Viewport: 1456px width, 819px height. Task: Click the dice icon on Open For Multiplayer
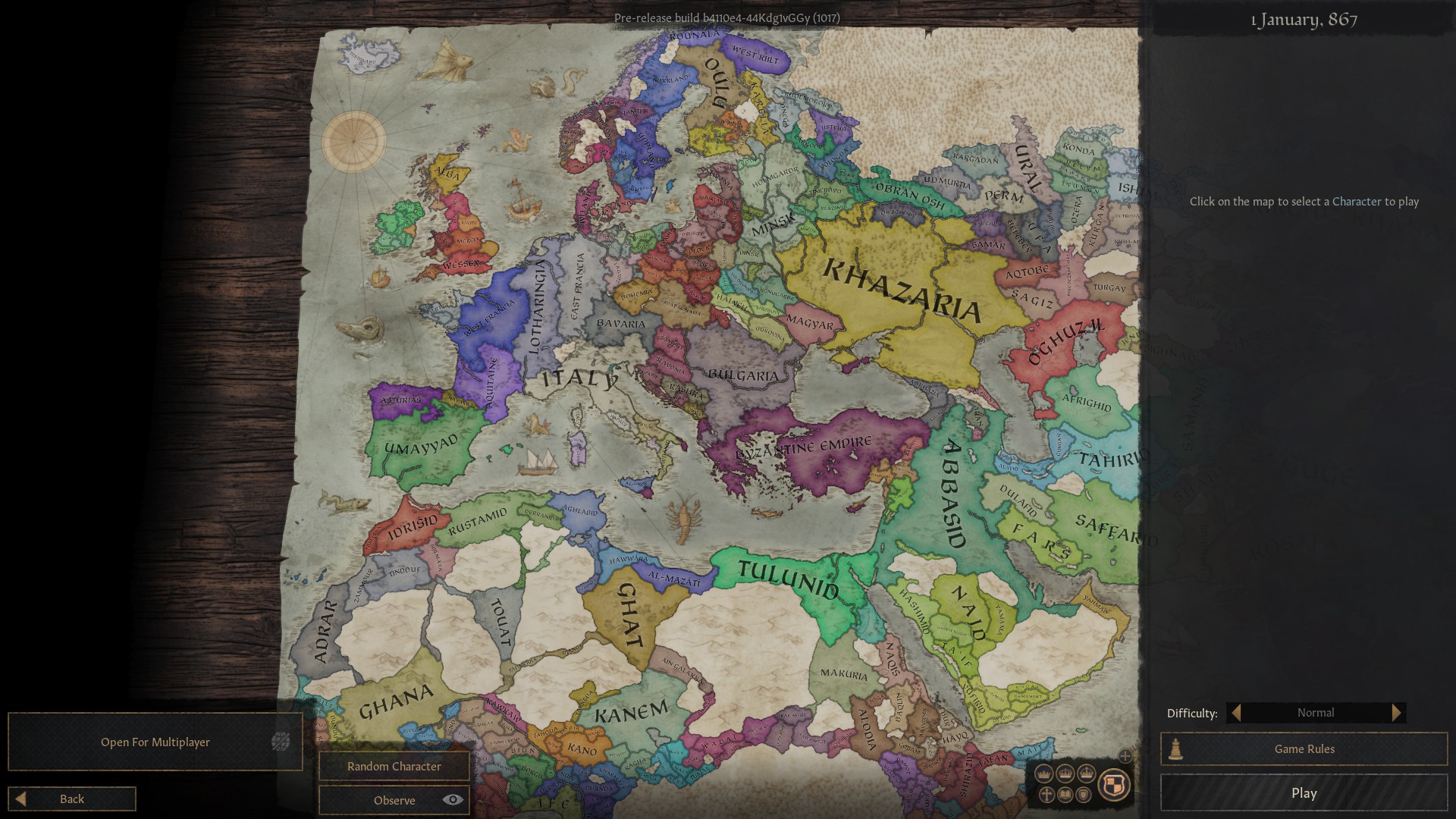[281, 742]
